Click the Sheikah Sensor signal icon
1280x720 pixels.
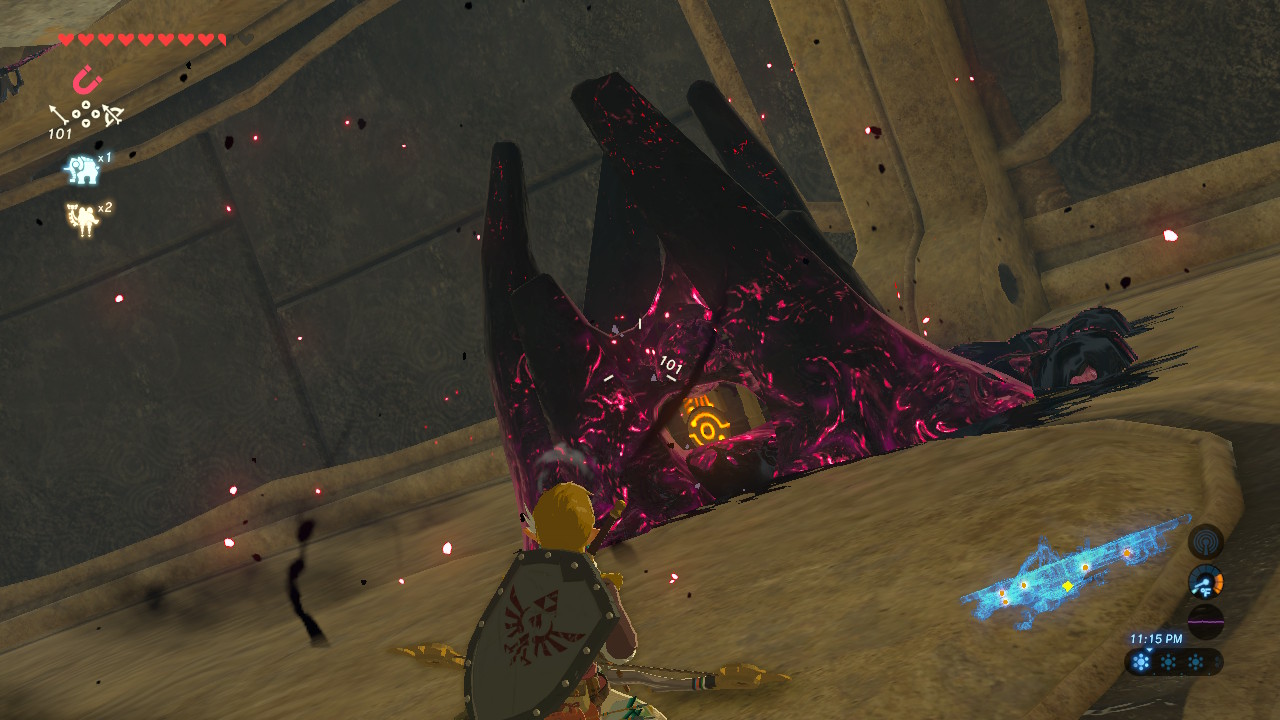(x=1205, y=542)
